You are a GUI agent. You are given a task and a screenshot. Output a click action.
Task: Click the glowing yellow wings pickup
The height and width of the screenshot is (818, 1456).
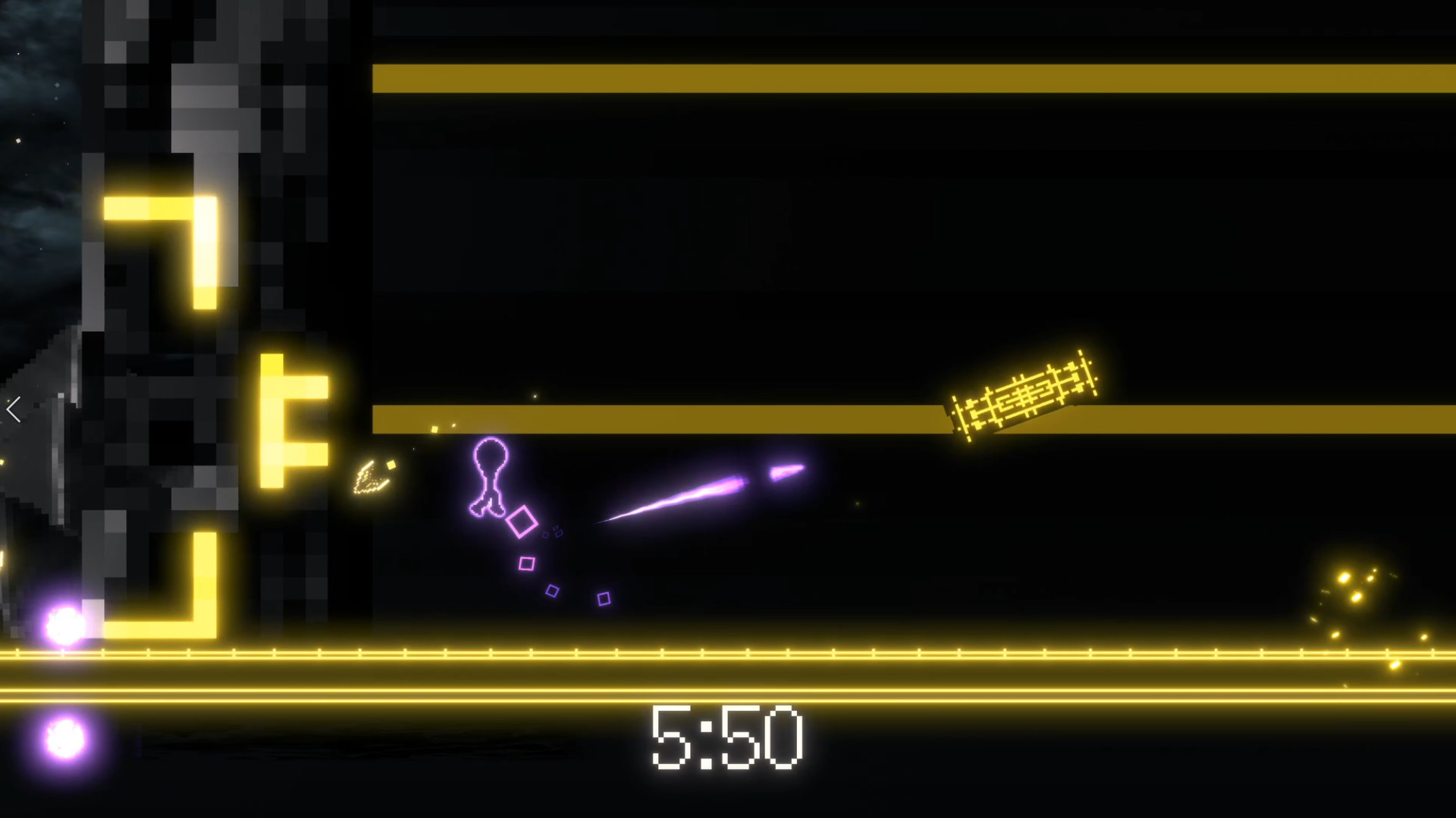click(372, 478)
